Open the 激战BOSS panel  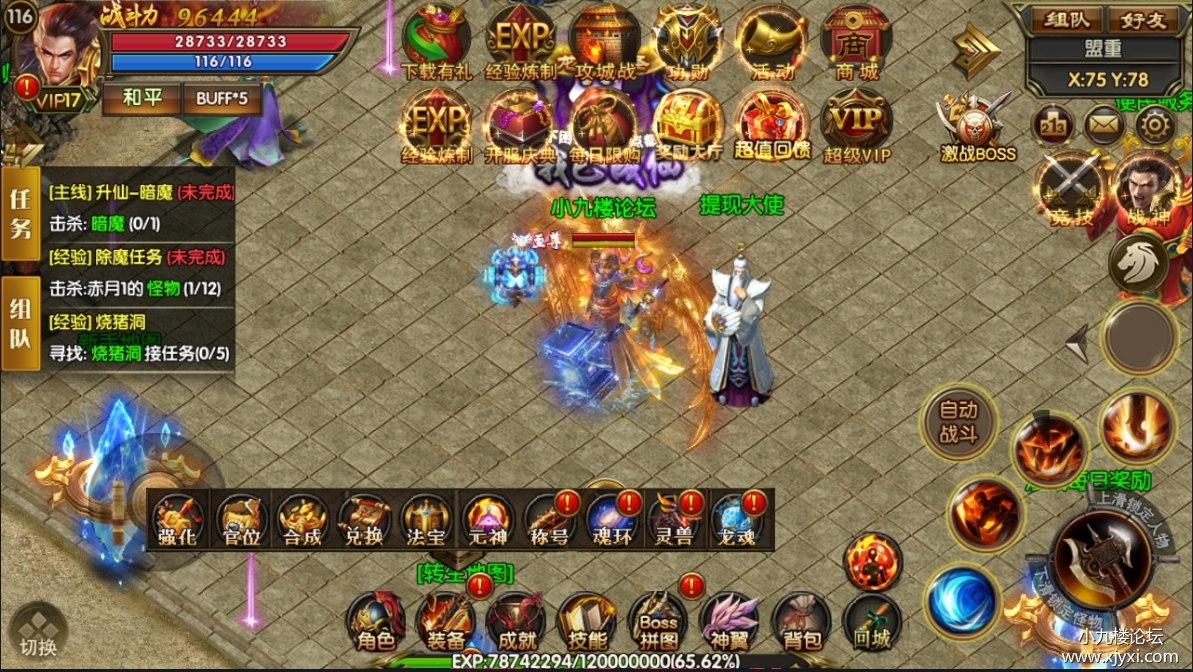977,127
